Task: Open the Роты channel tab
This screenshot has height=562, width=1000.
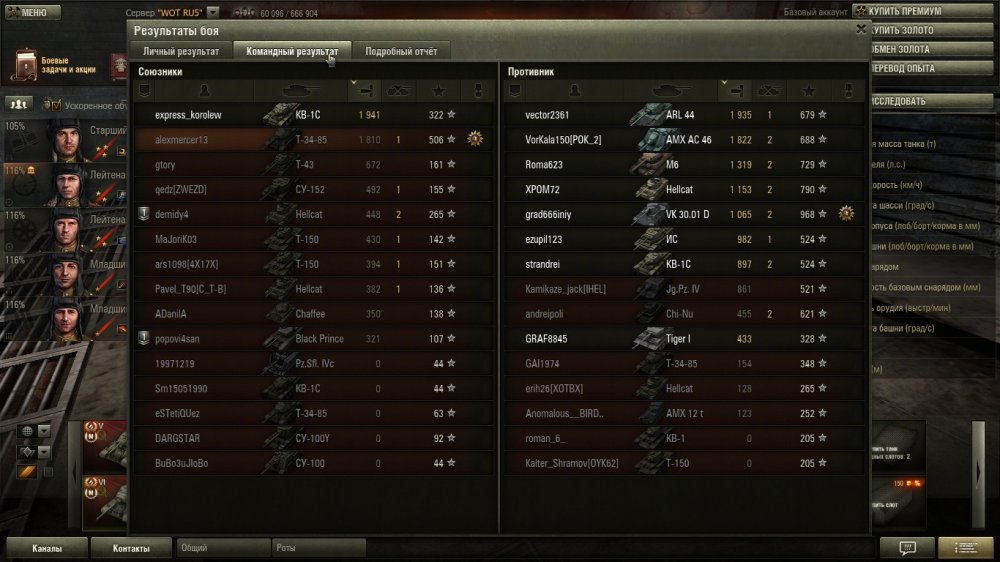Action: point(318,548)
